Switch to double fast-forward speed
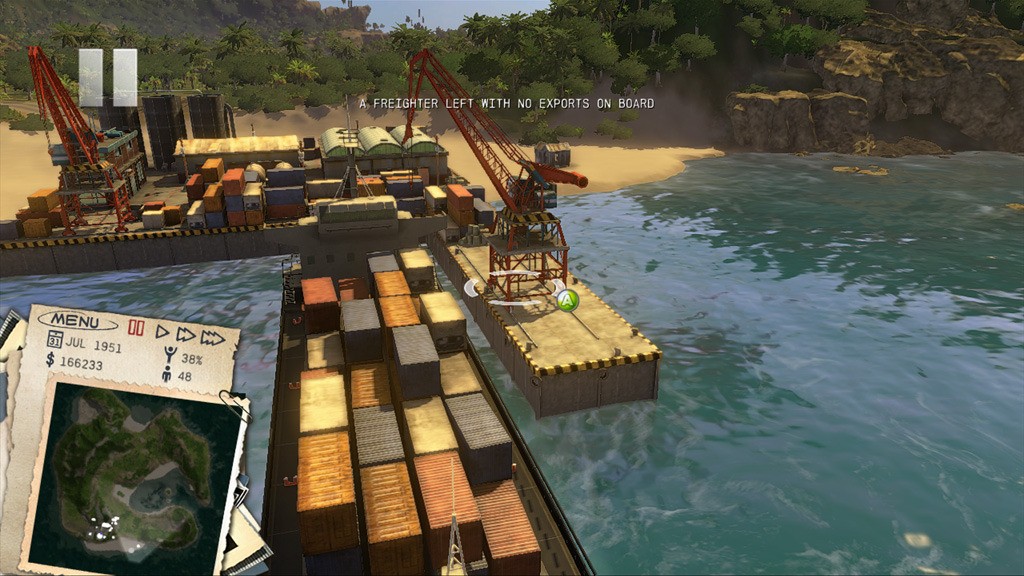This screenshot has width=1024, height=576. (186, 335)
